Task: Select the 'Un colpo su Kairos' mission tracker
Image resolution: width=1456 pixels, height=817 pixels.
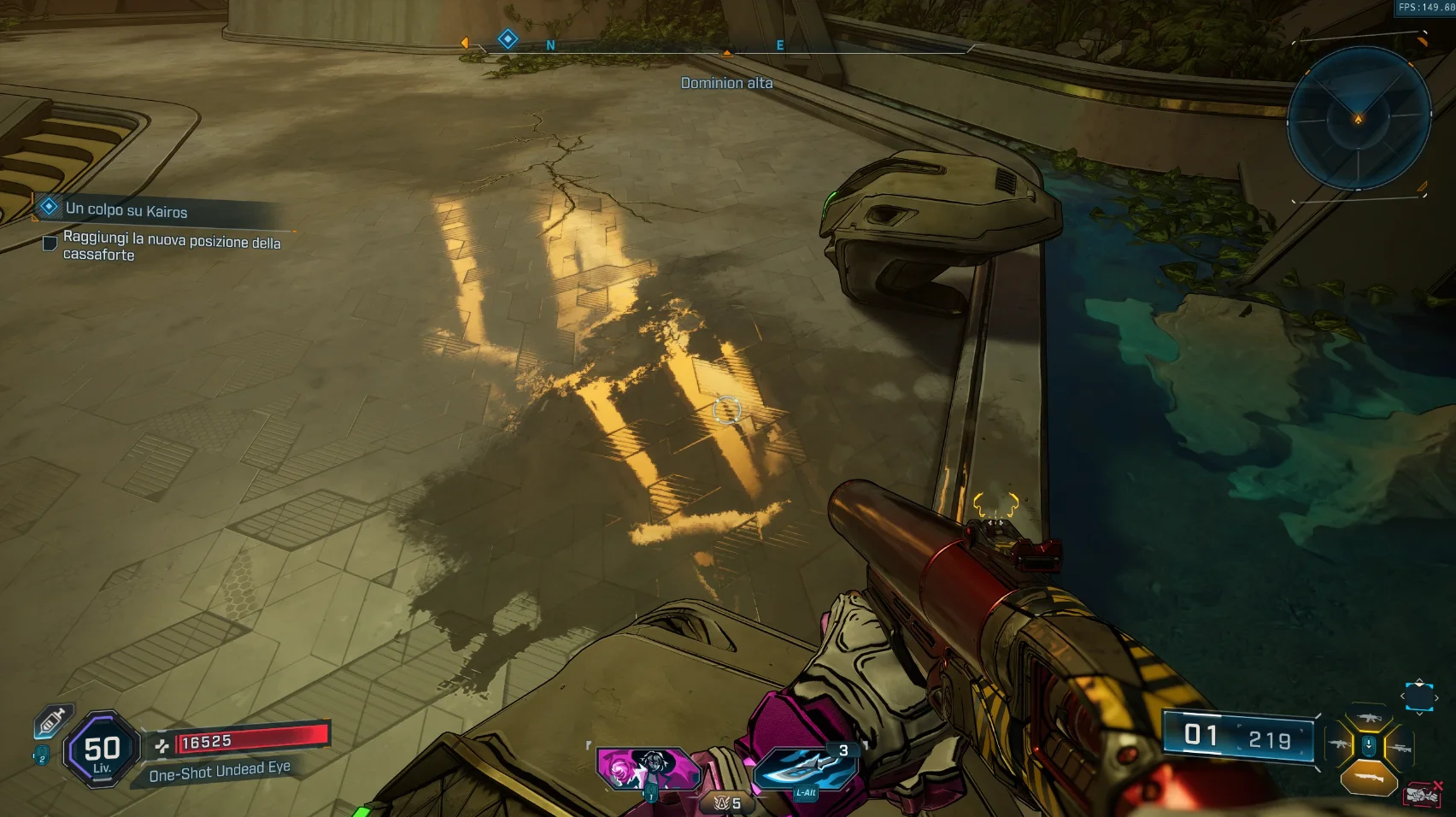Action: pyautogui.click(x=126, y=209)
